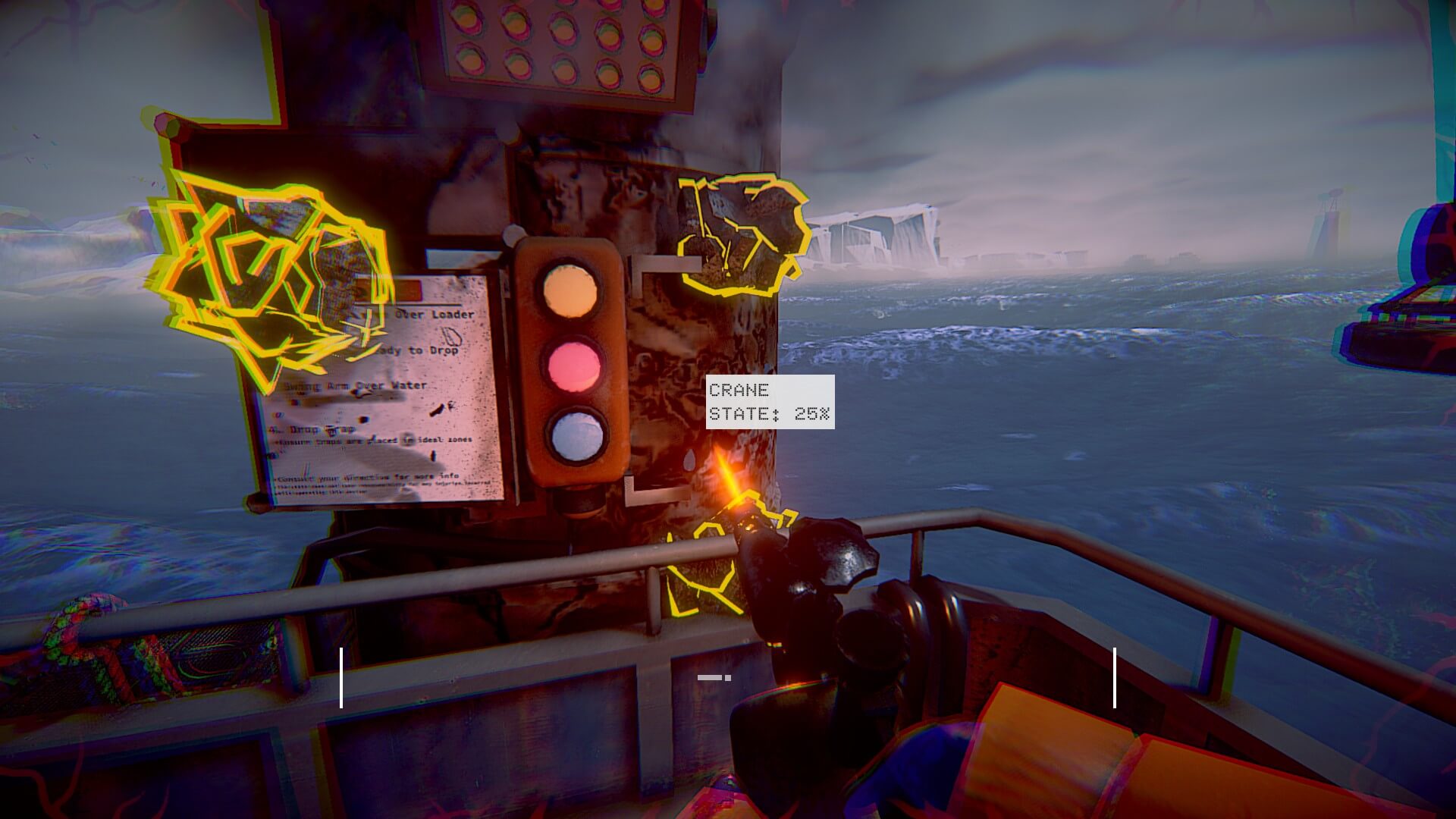Click the droplet icon beside Ready to Drop
The width and height of the screenshot is (1456, 819).
point(453,337)
